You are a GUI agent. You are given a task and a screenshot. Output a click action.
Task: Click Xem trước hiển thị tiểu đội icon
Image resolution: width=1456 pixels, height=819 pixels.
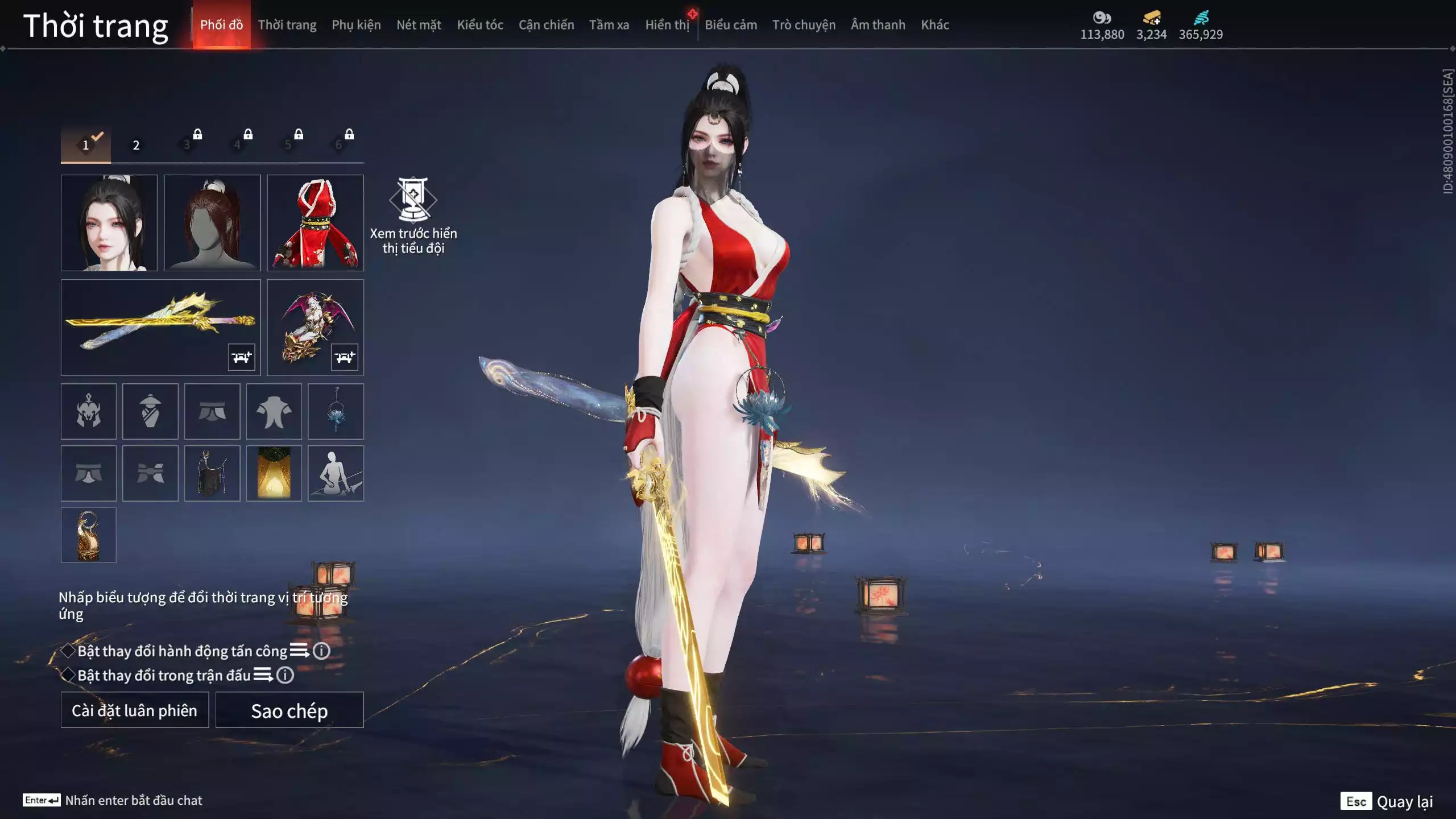[413, 200]
